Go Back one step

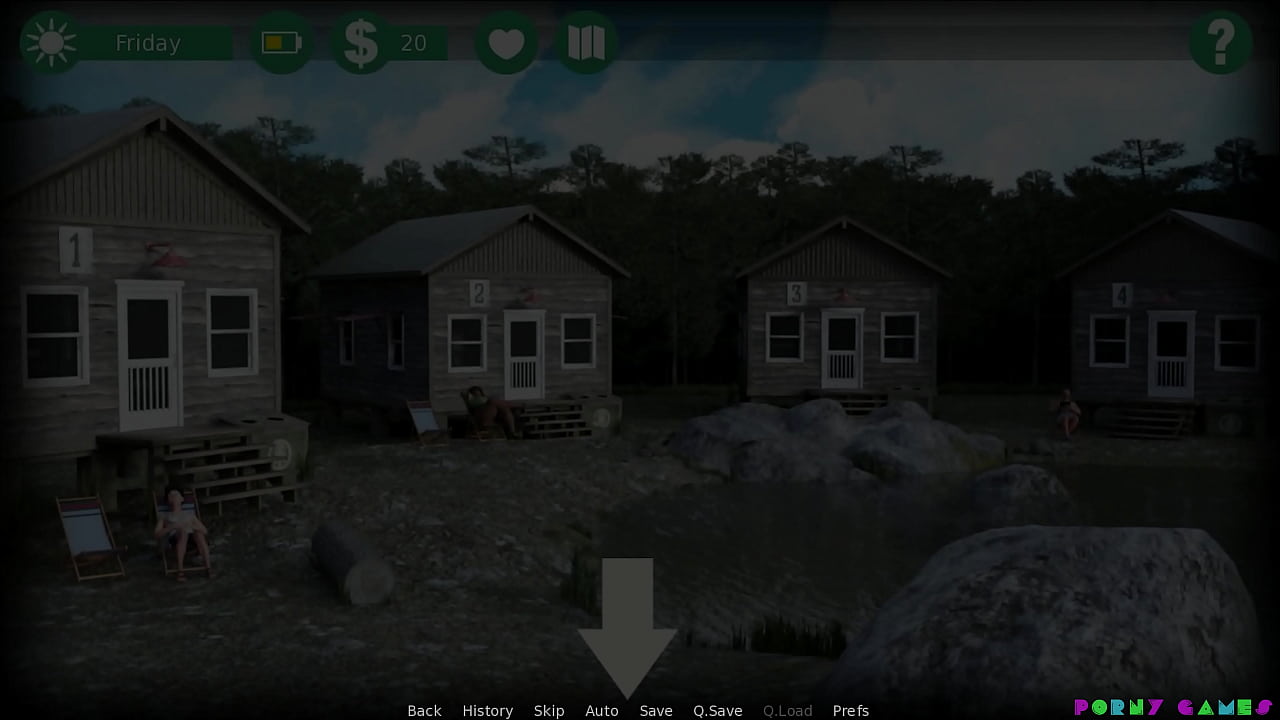click(424, 710)
